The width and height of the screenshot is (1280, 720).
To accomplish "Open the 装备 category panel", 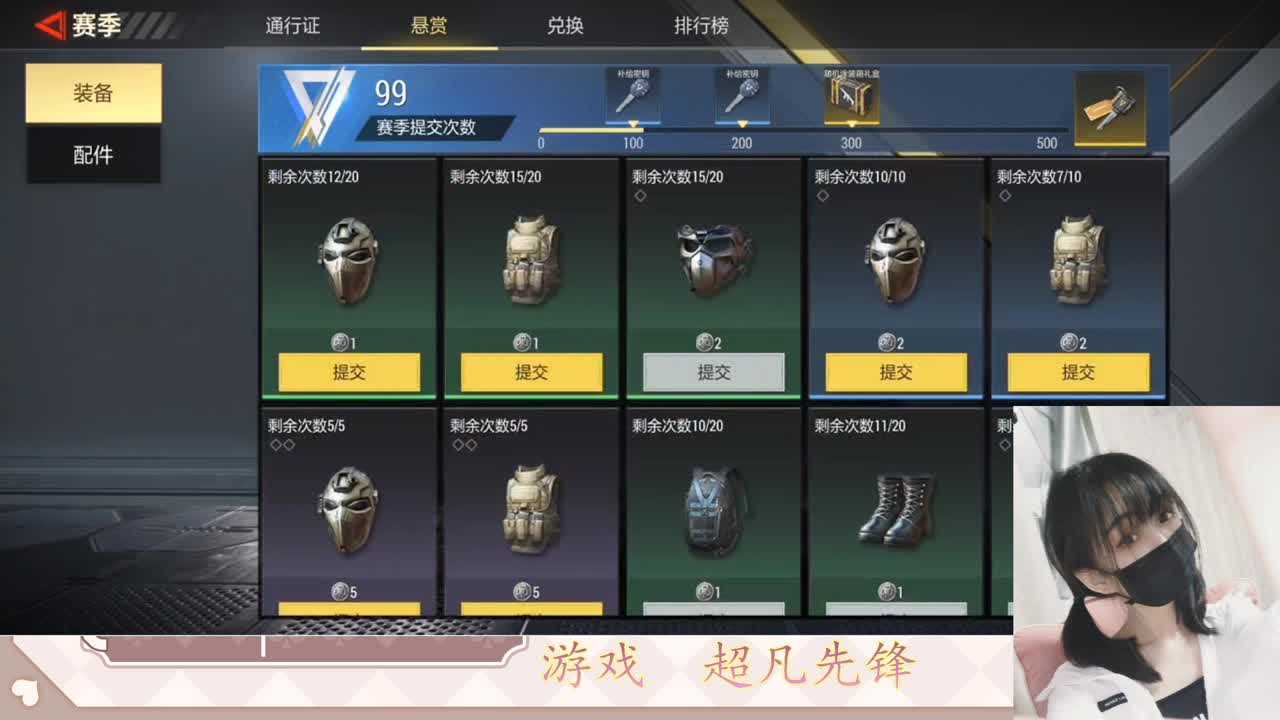I will pos(93,91).
